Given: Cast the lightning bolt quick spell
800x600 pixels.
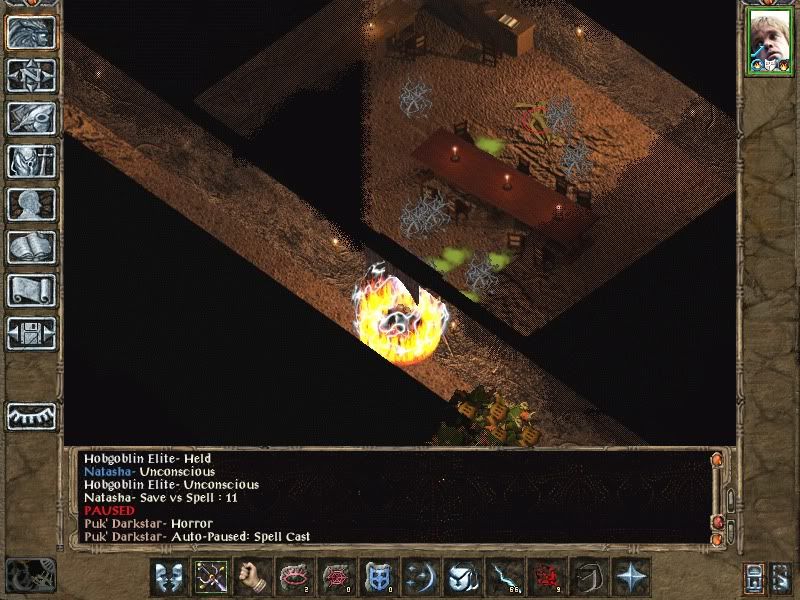Looking at the screenshot, I should coord(502,577).
